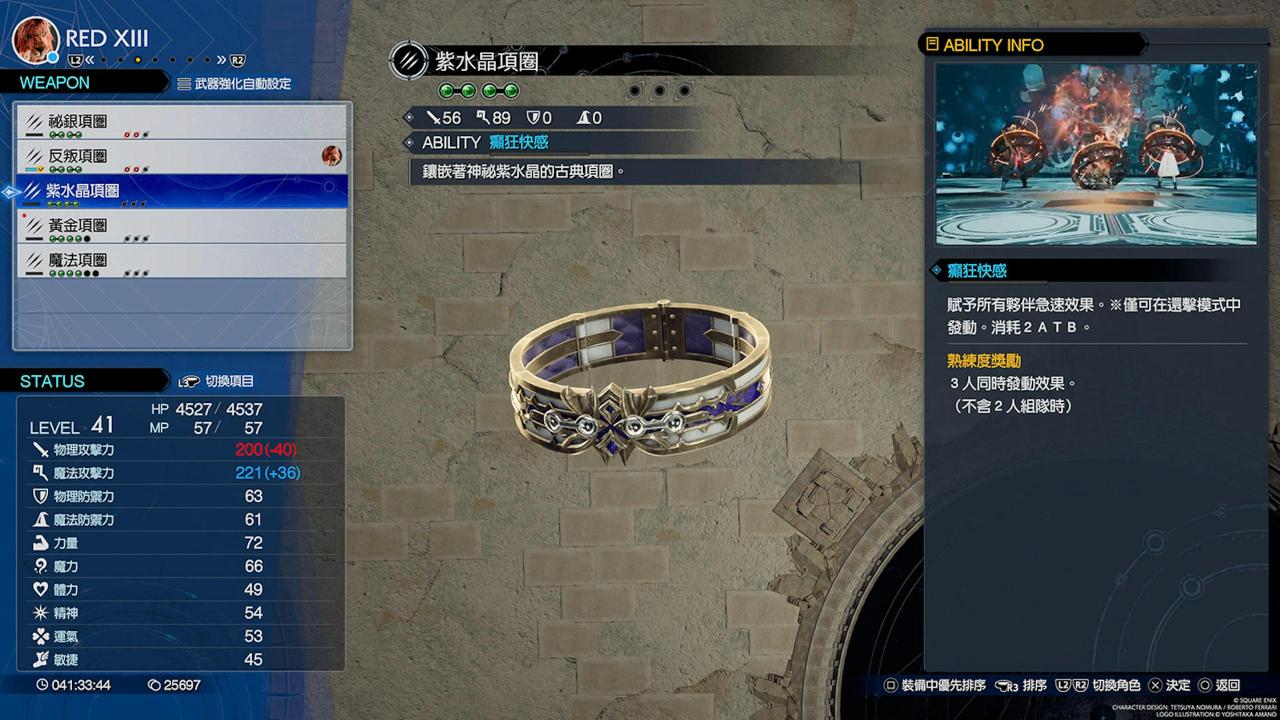Open 武器強化自動設定 auto upgrade setting
The height and width of the screenshot is (720, 1280).
tap(234, 84)
